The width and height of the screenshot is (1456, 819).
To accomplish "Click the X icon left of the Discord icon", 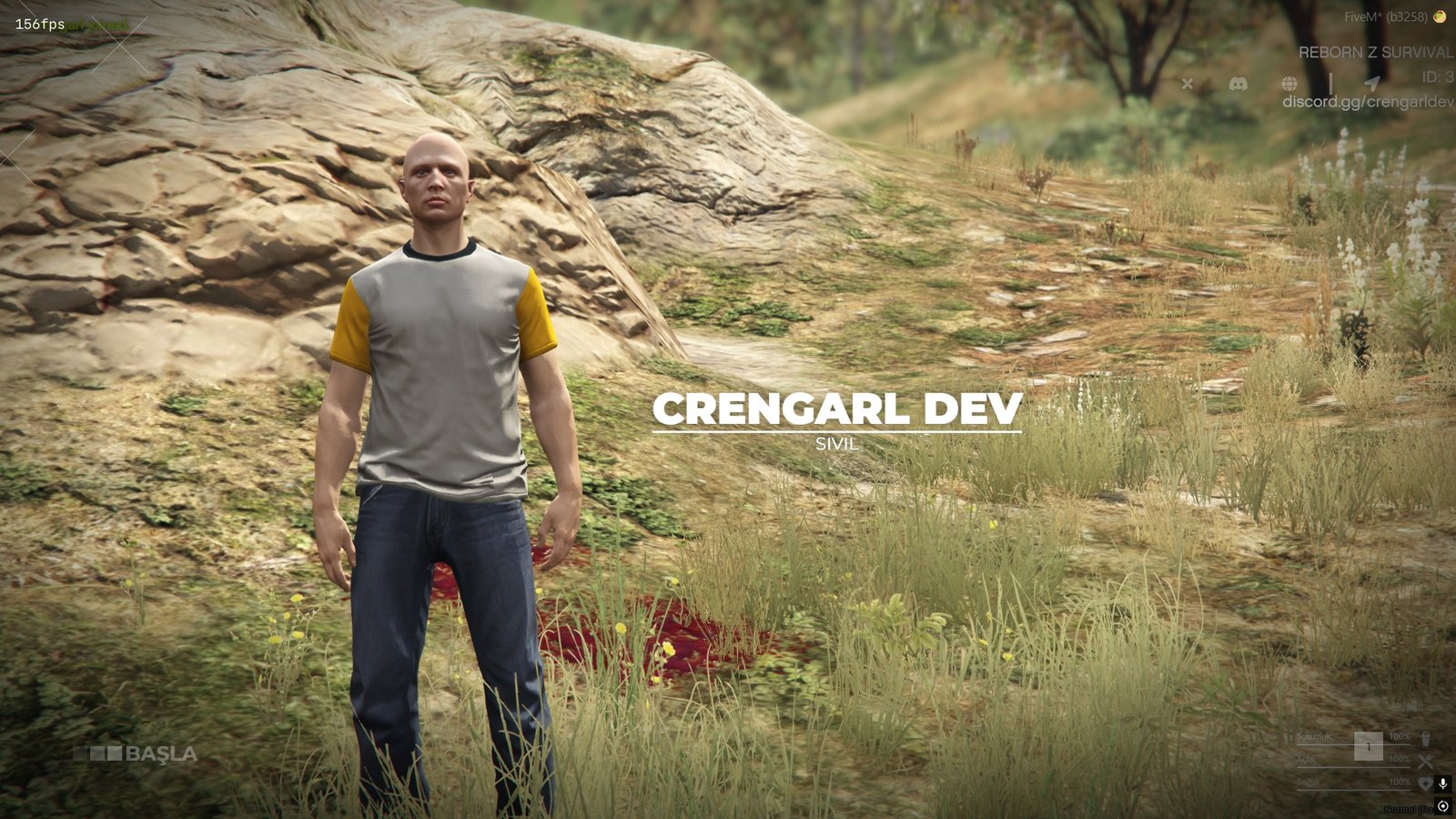I will click(x=1188, y=84).
